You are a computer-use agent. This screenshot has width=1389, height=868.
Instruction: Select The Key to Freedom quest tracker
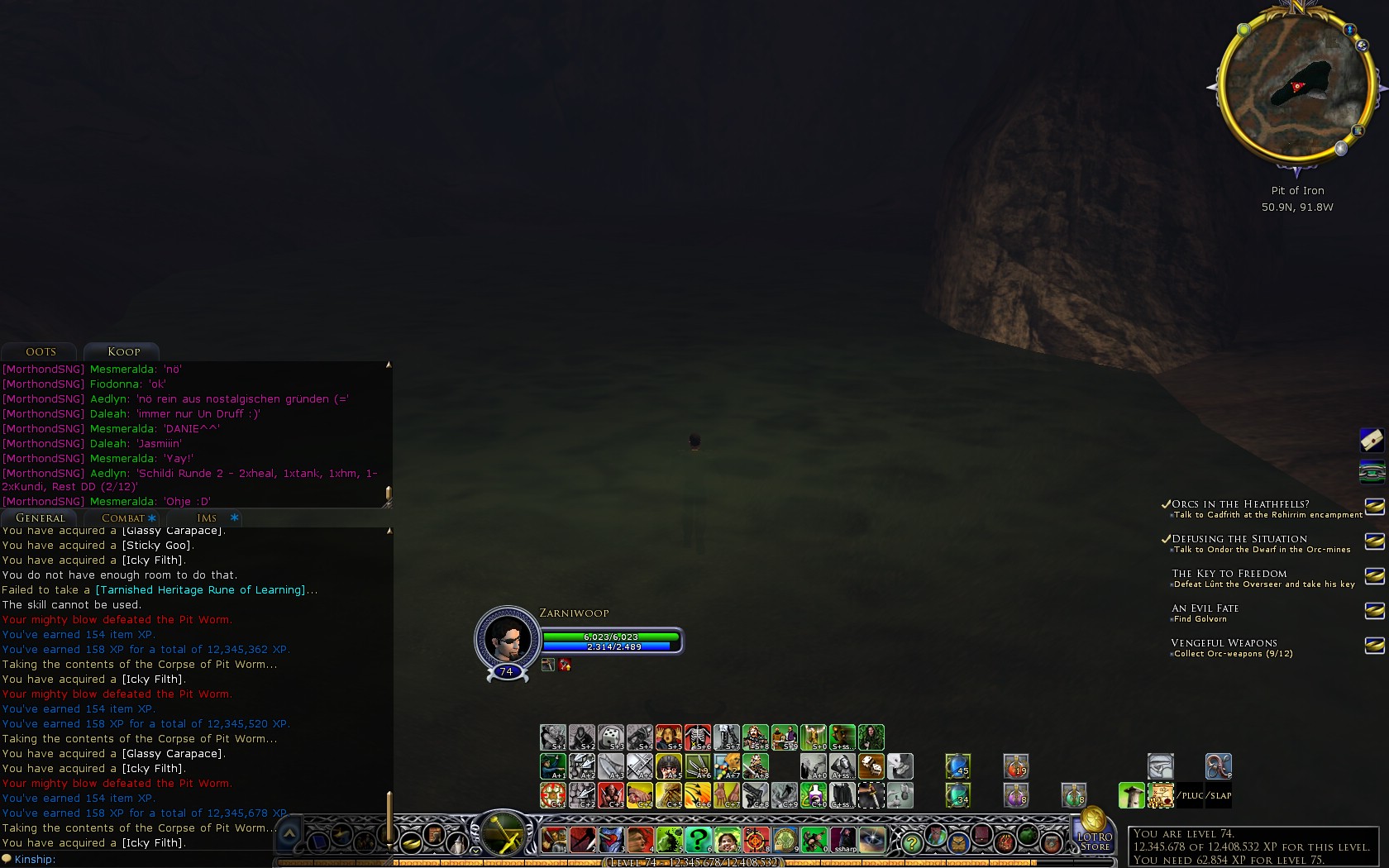[x=1229, y=574]
